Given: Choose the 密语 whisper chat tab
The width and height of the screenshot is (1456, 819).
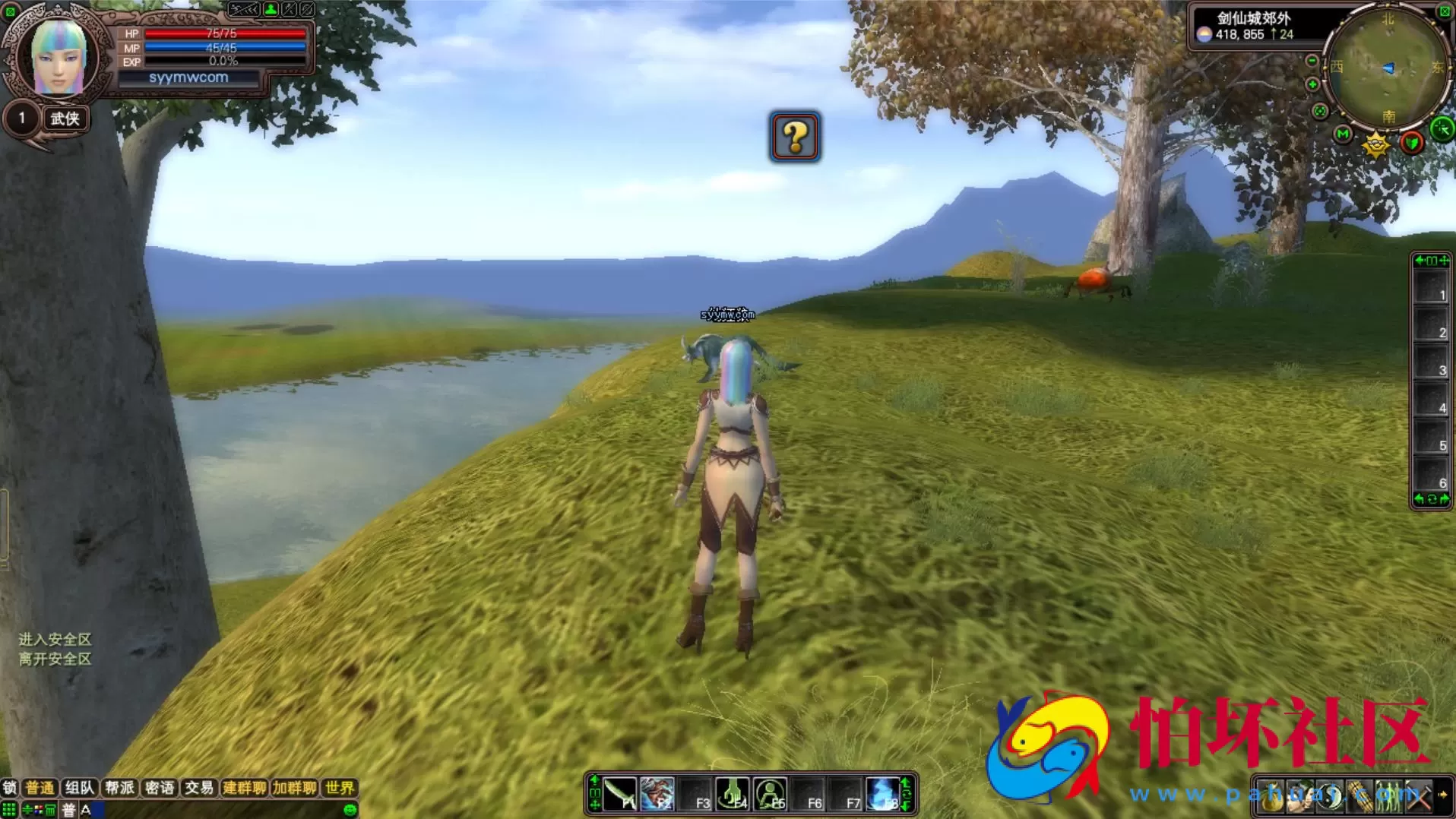Looking at the screenshot, I should (x=159, y=788).
